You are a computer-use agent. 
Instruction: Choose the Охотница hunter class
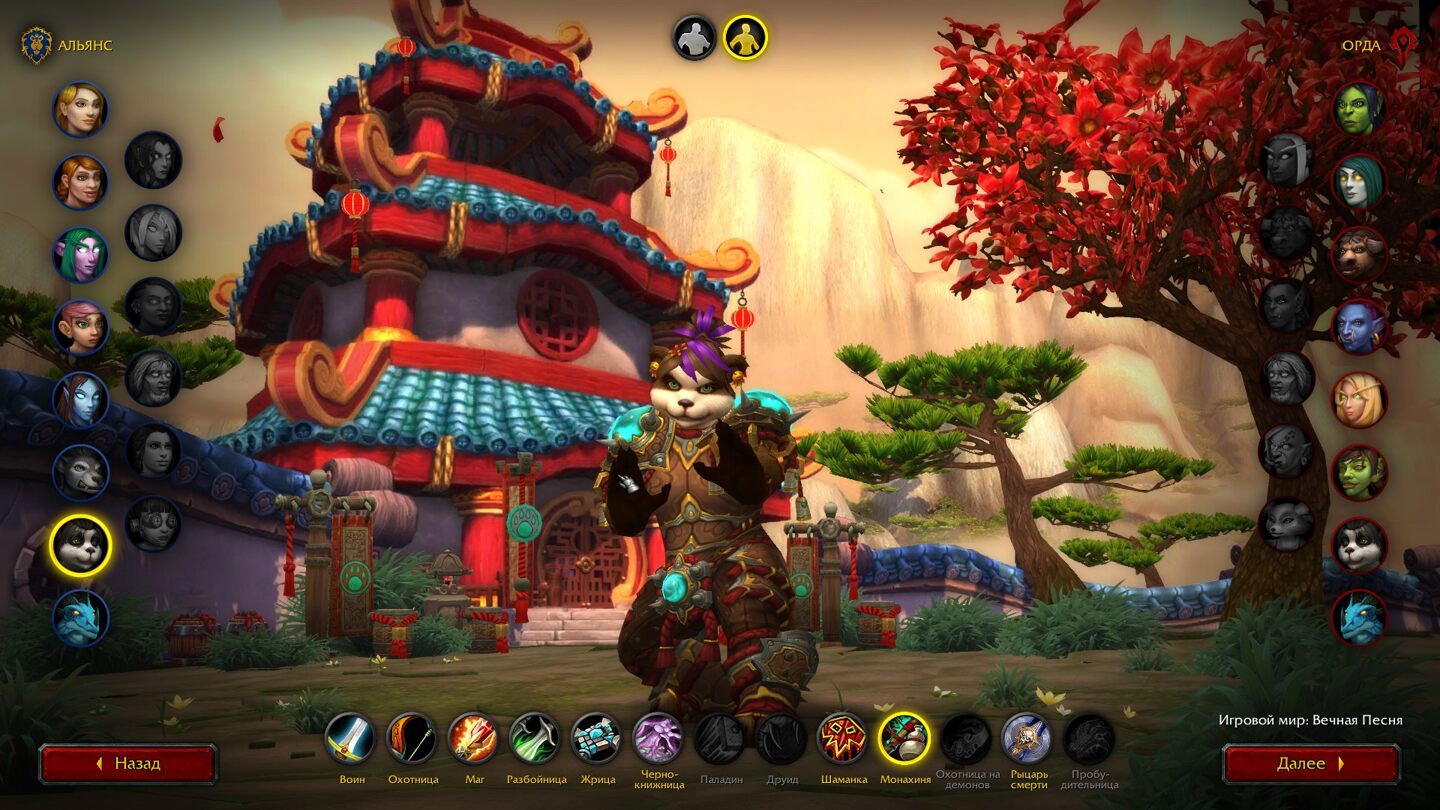[x=412, y=739]
